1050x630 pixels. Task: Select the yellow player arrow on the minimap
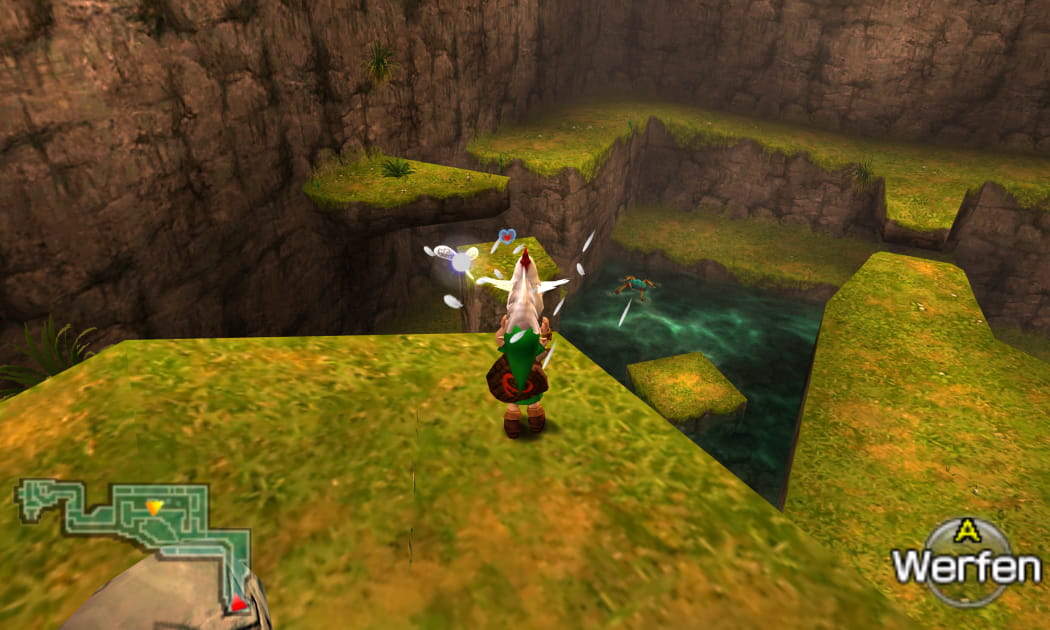[153, 507]
